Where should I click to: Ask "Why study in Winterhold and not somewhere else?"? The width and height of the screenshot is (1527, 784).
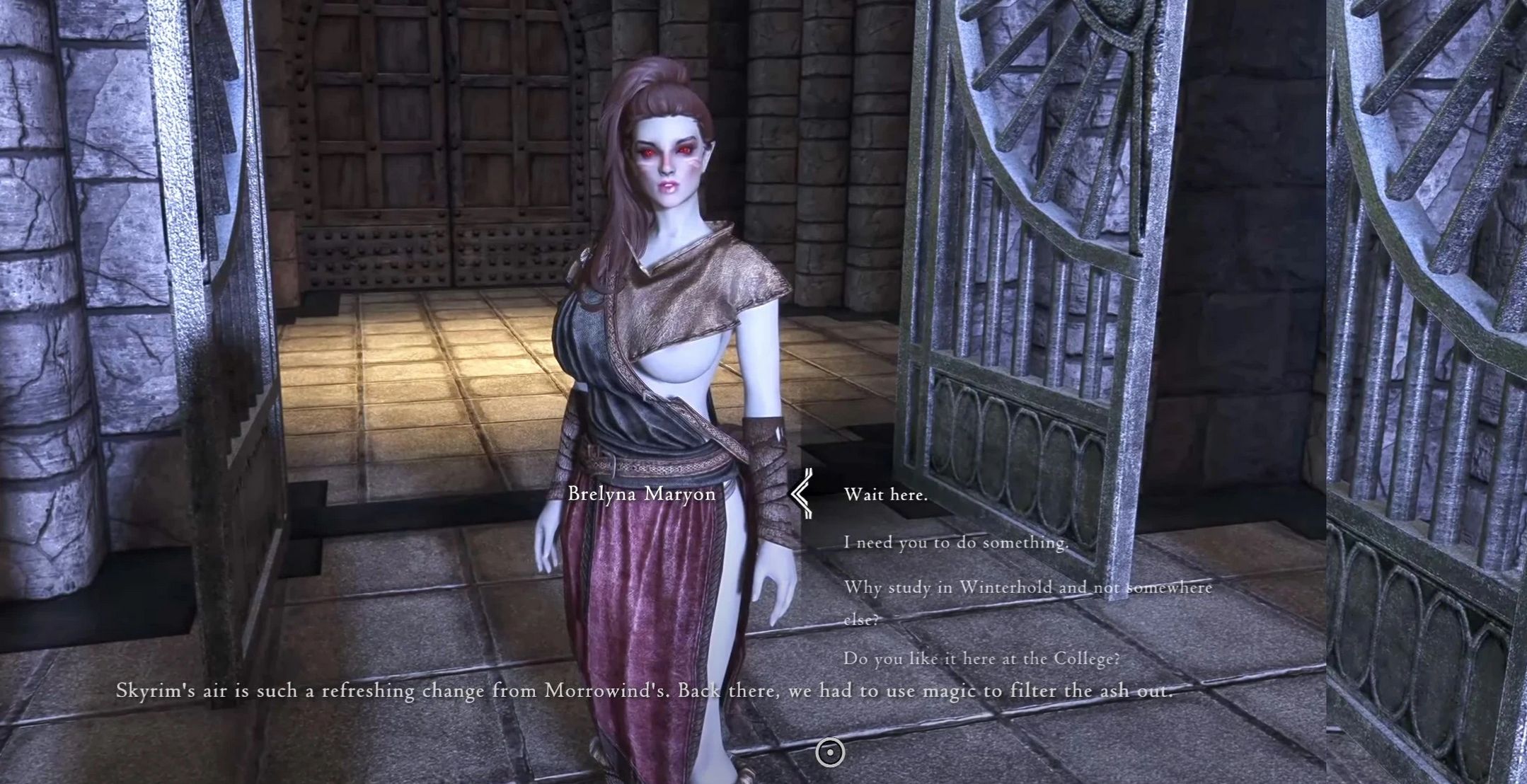coord(1027,588)
